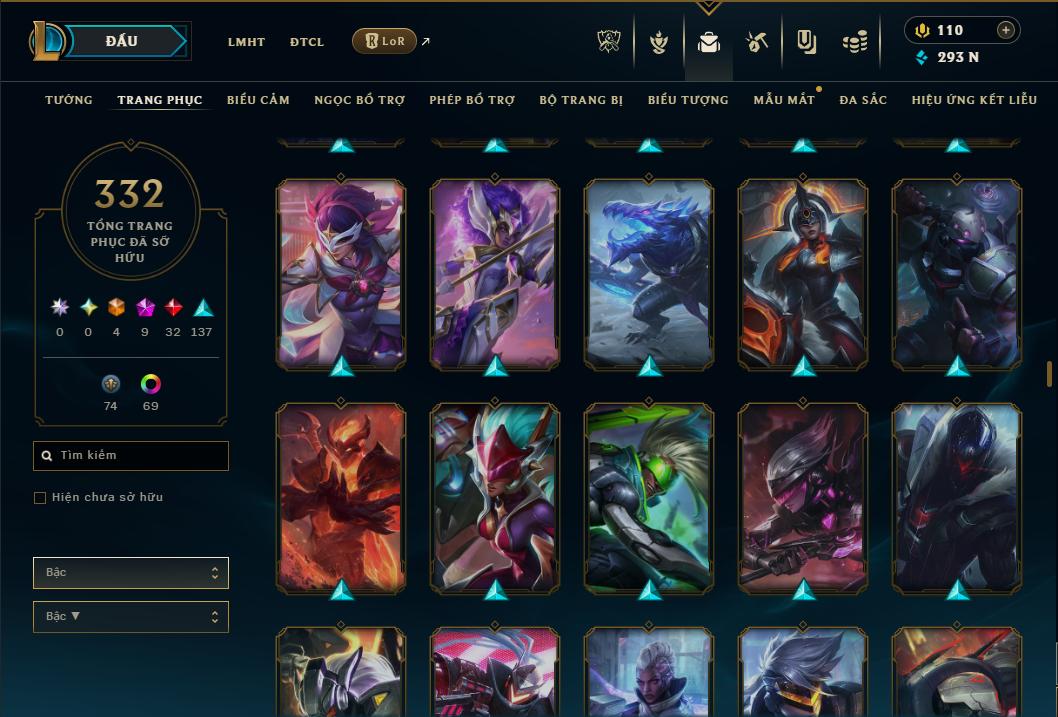Image resolution: width=1058 pixels, height=717 pixels.
Task: Click the Tìm kiếm search field
Action: click(131, 456)
